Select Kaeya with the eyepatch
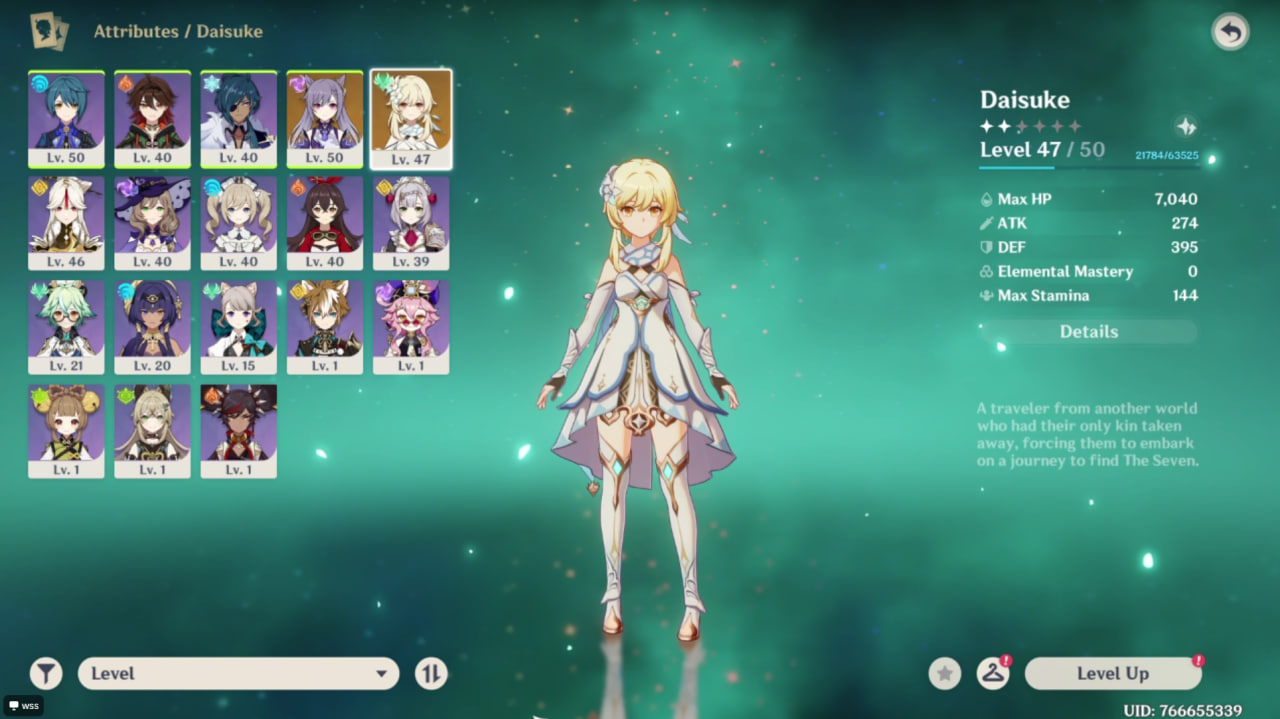 click(238, 118)
